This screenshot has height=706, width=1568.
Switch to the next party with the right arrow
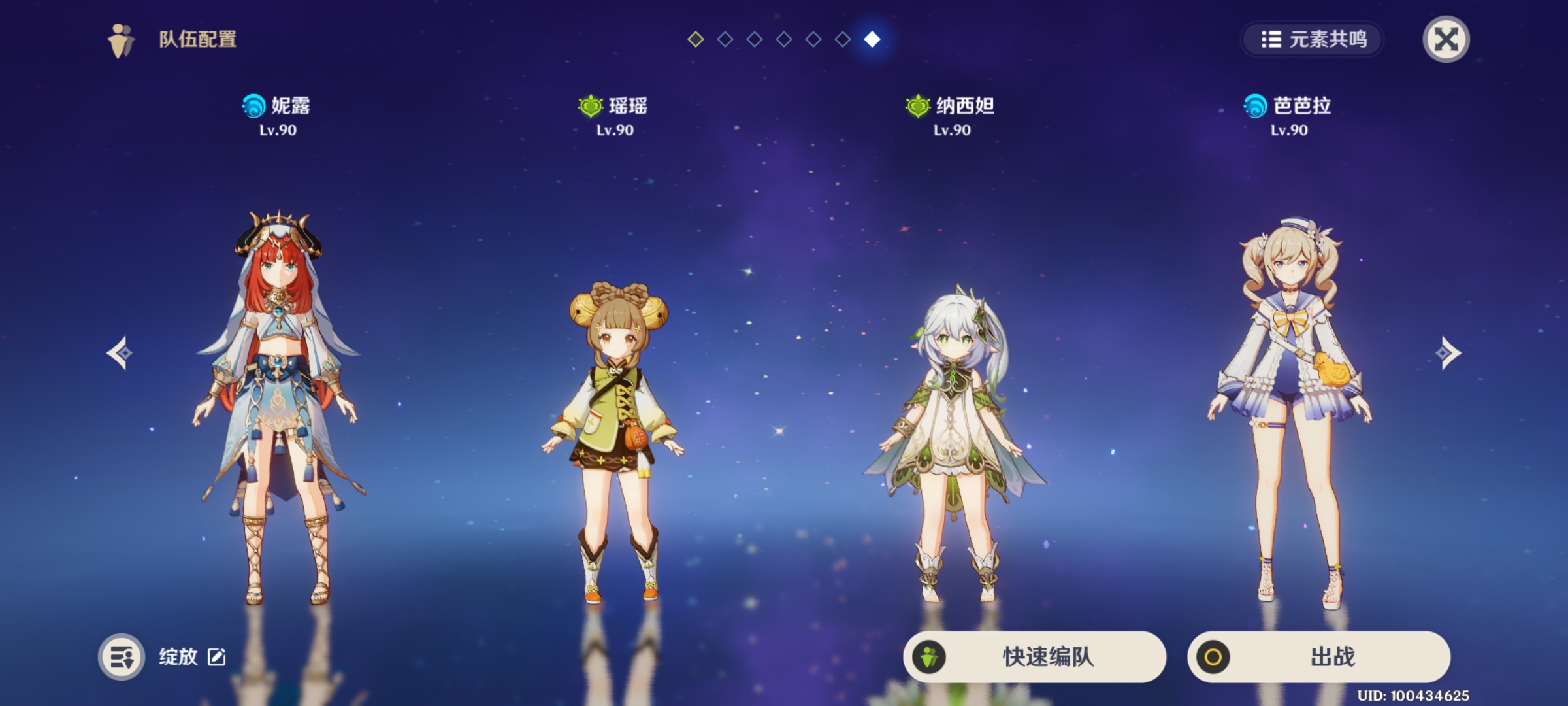coord(1448,353)
